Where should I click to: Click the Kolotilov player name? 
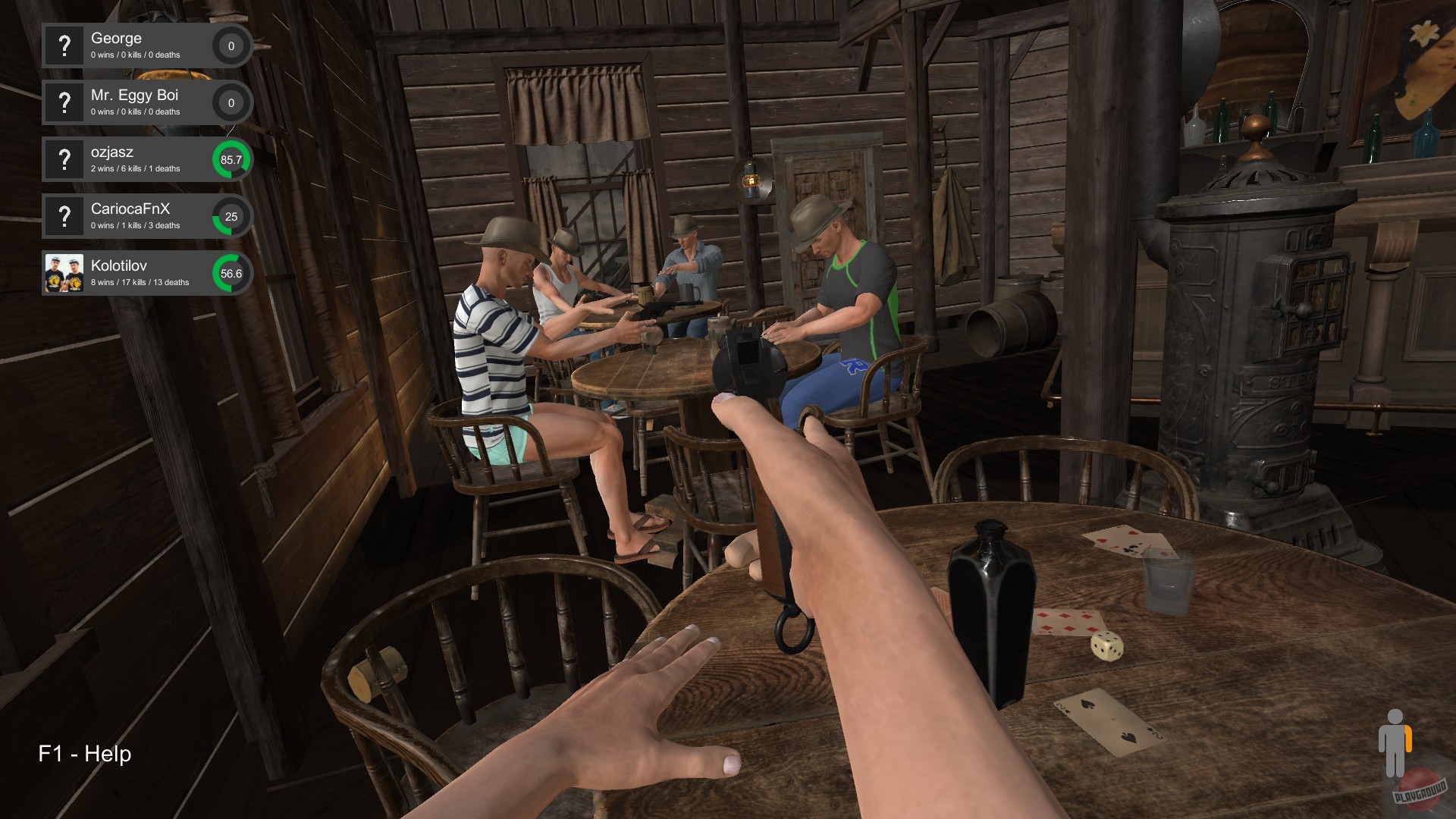(x=118, y=266)
